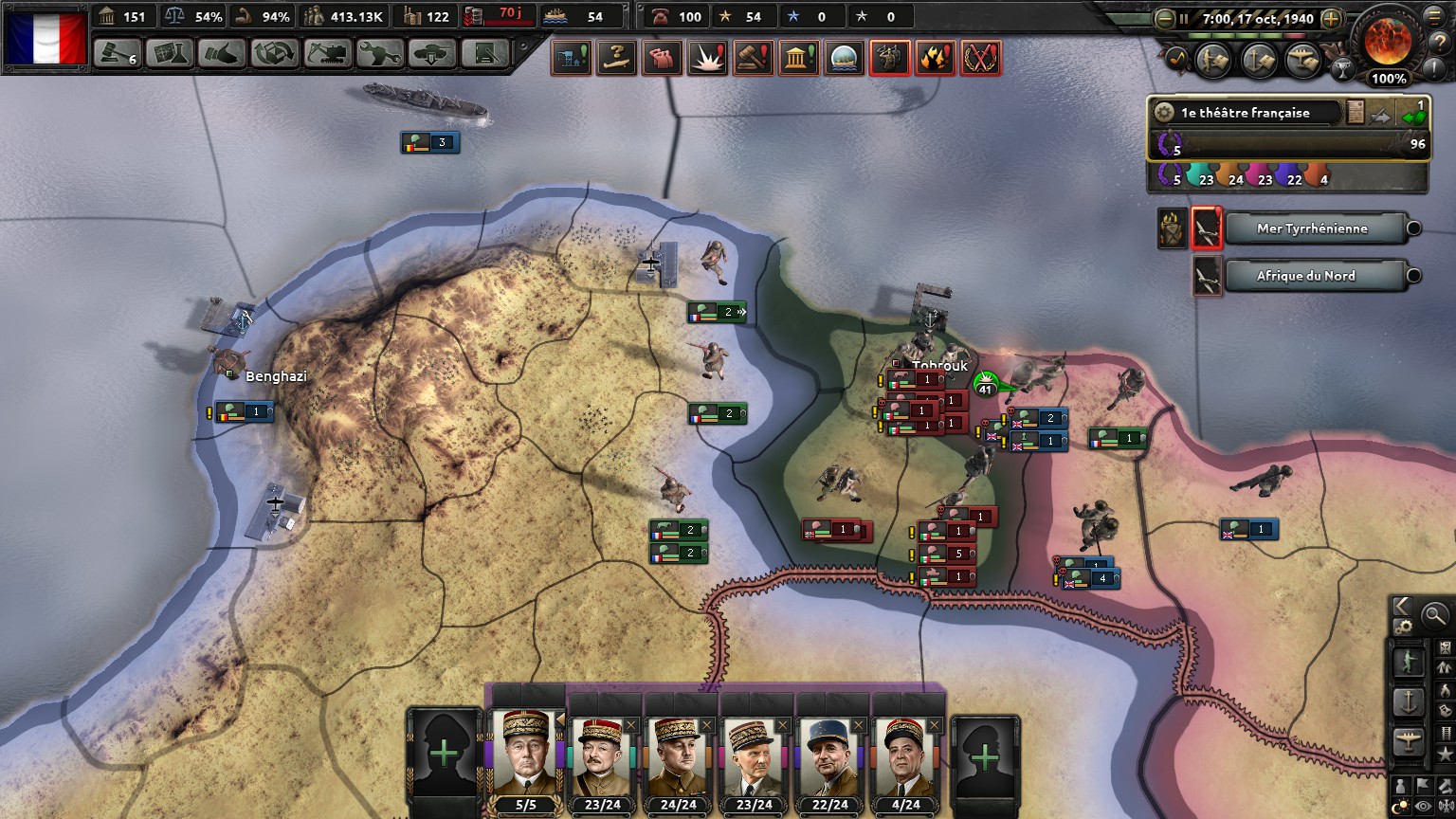Increase game speed with the plus button

tap(1331, 18)
